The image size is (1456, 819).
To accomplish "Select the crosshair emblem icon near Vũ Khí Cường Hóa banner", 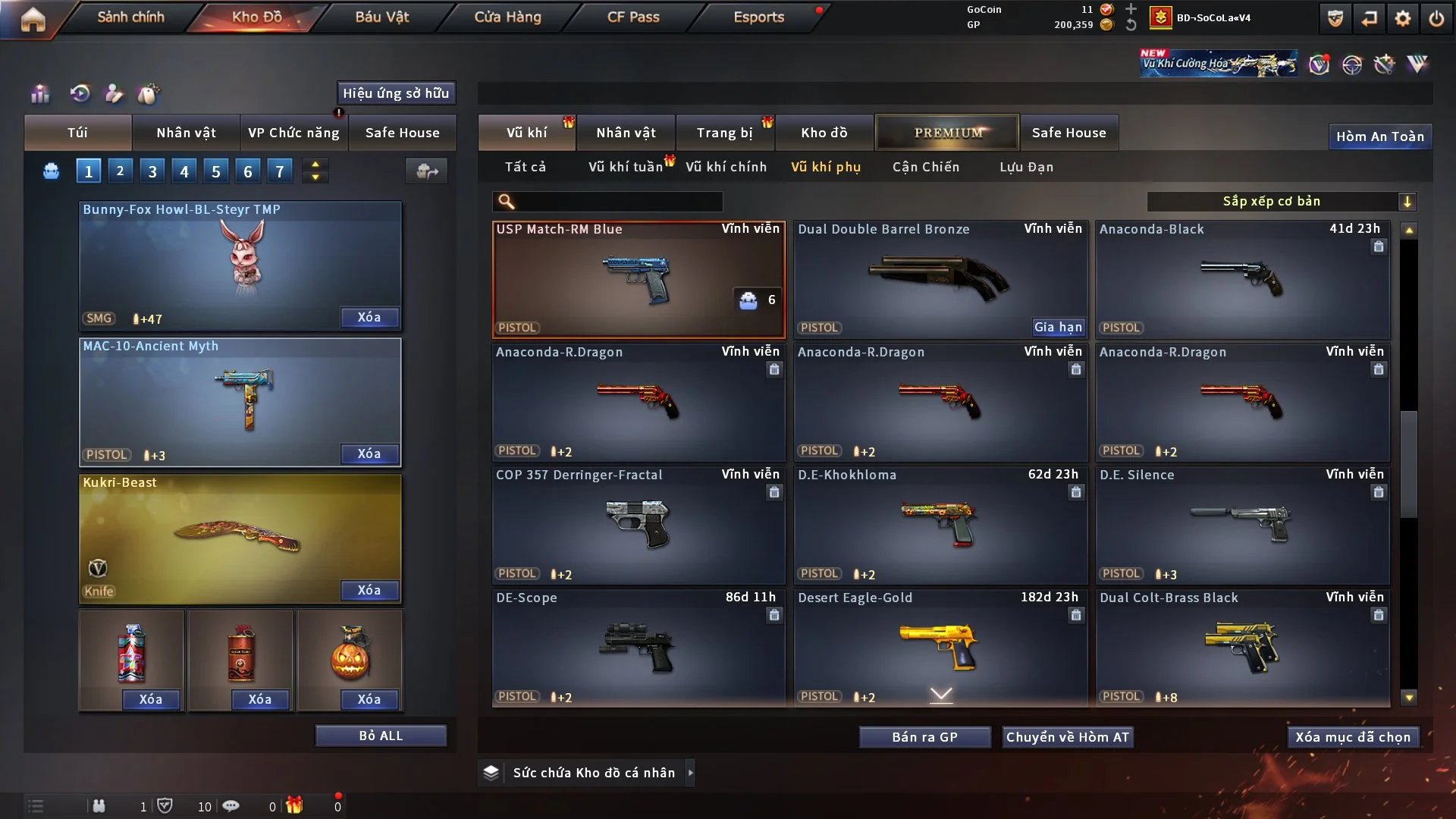I will 1354,64.
